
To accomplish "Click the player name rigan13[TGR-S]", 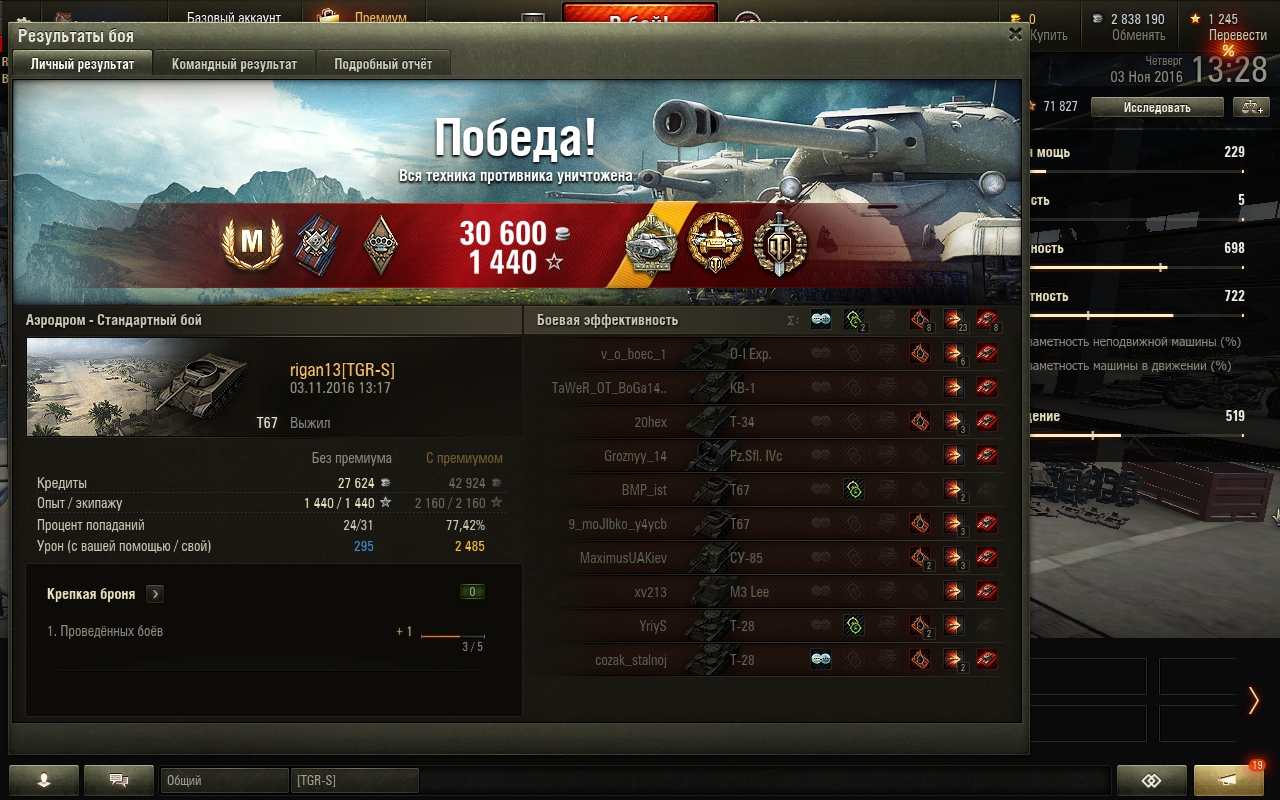I will [x=342, y=371].
